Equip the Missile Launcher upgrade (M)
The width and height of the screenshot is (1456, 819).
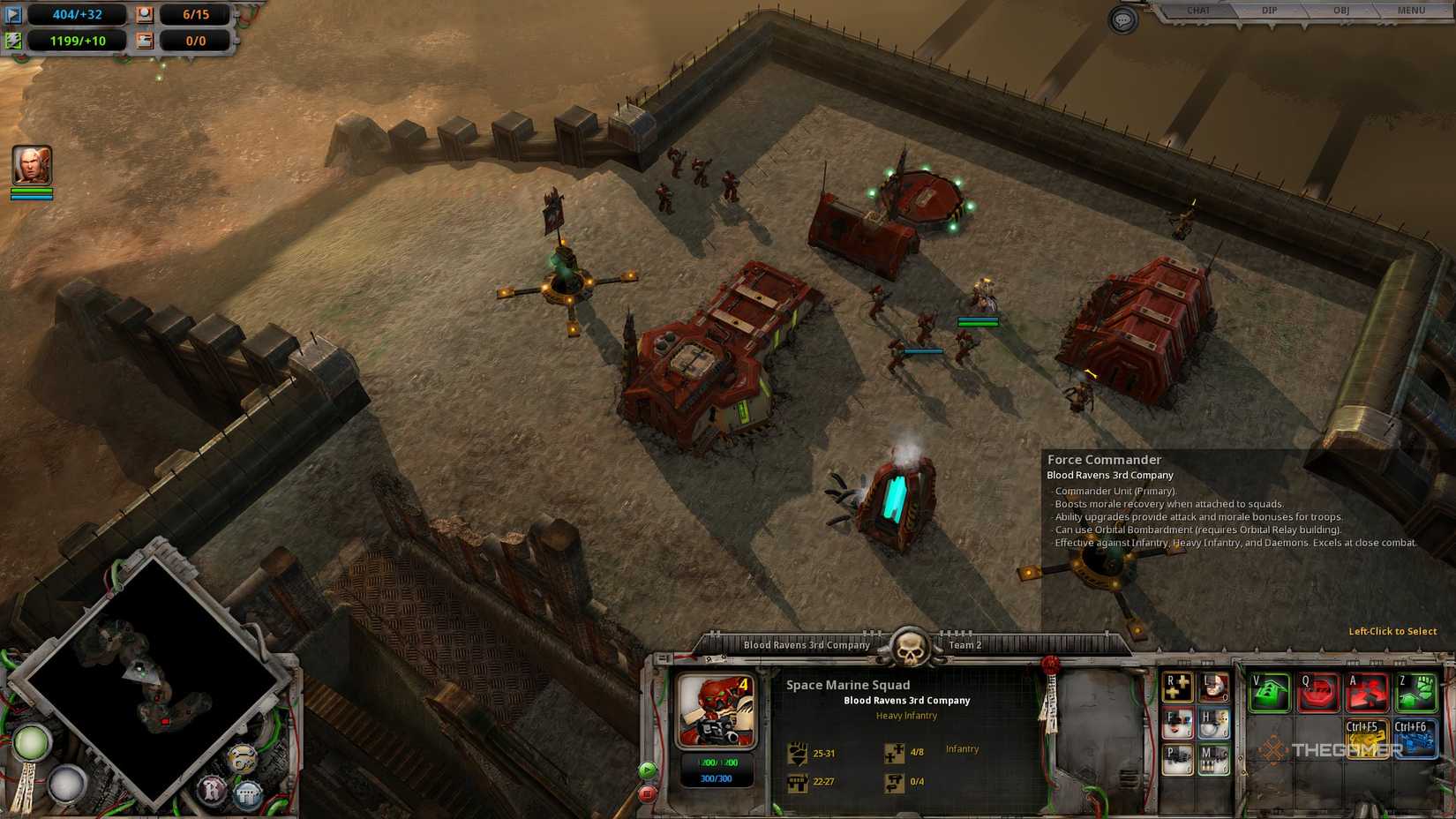(x=1212, y=758)
